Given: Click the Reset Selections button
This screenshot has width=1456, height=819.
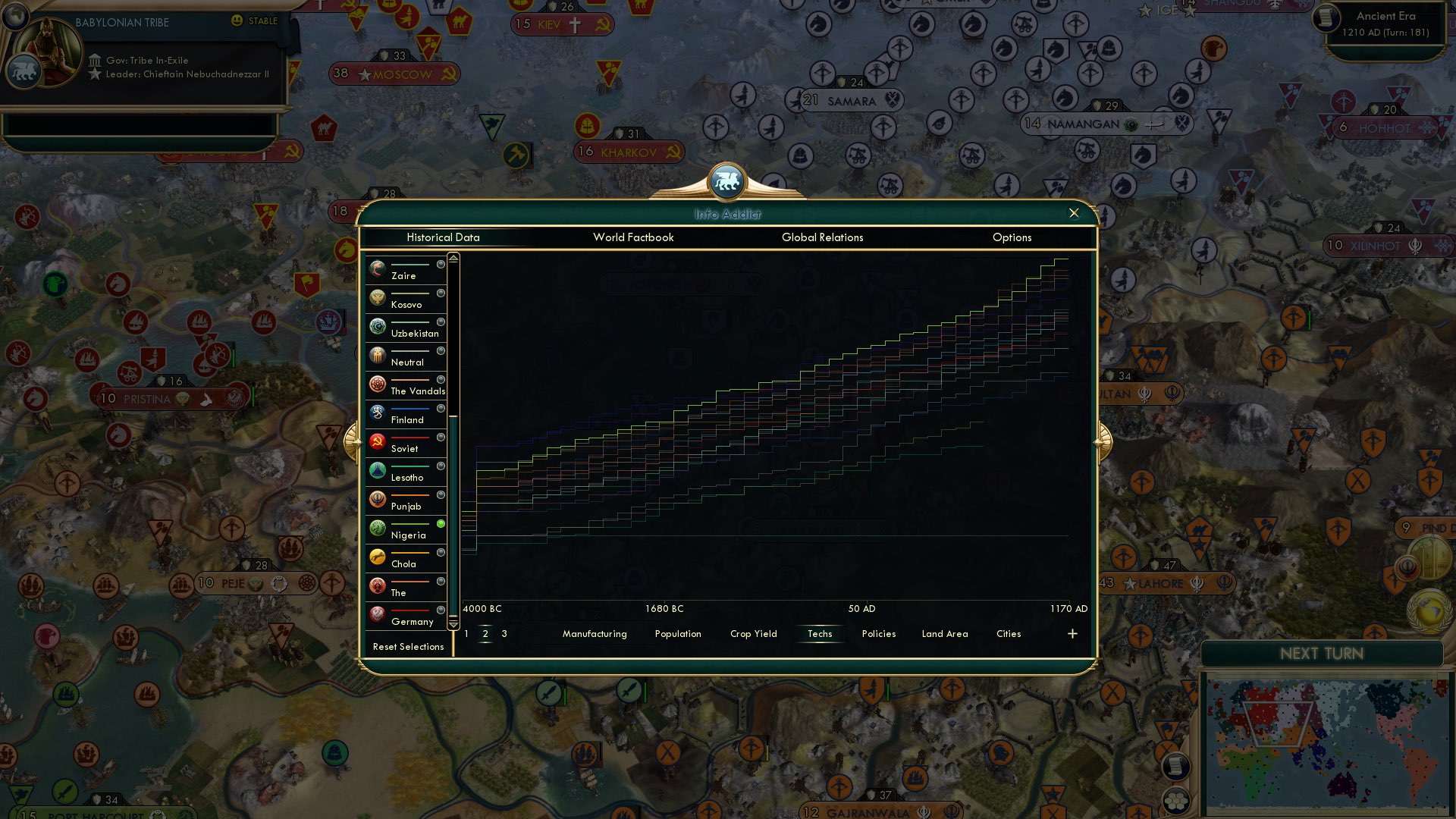Looking at the screenshot, I should pos(409,647).
